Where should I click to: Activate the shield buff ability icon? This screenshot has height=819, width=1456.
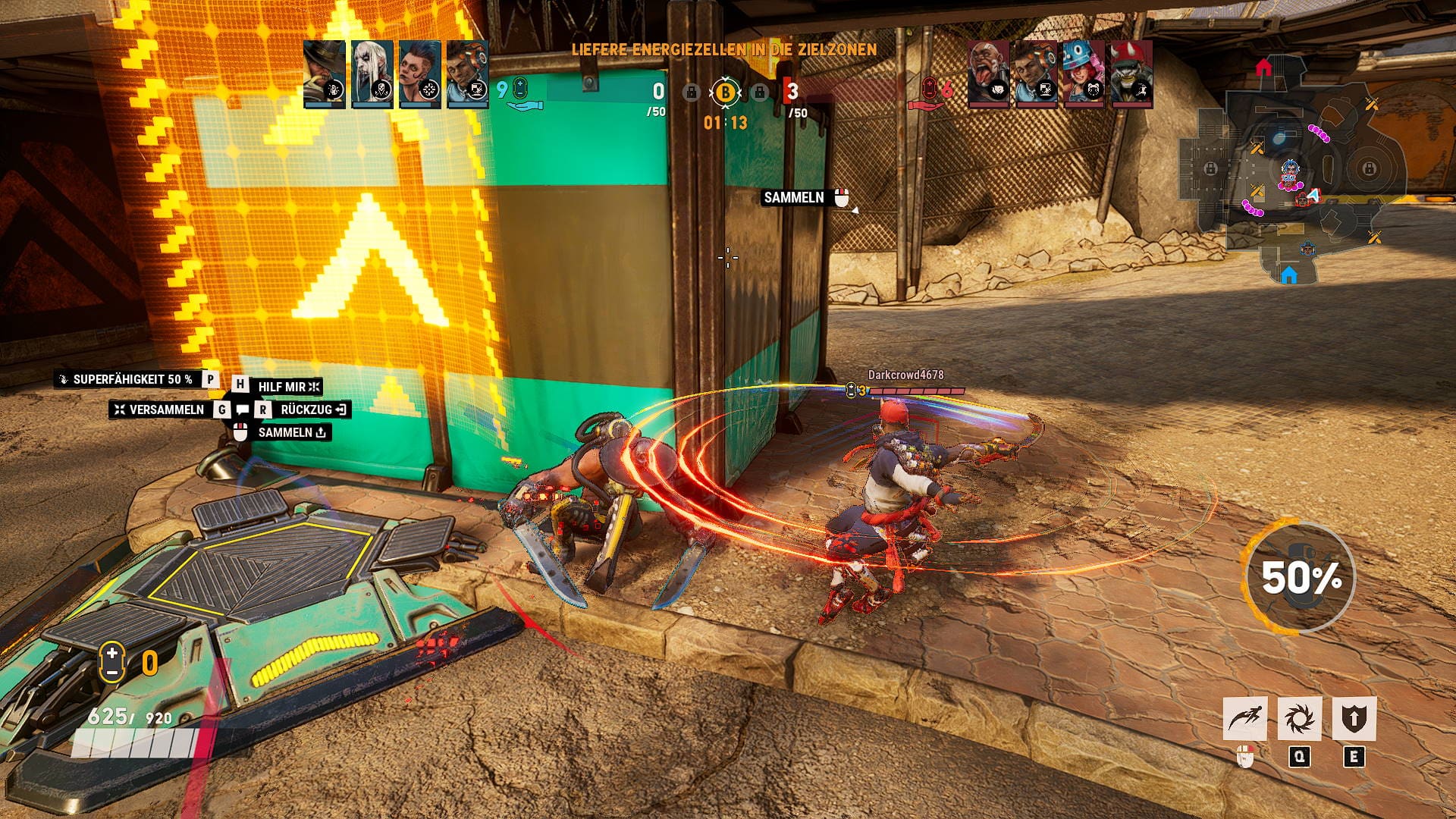(x=1354, y=719)
